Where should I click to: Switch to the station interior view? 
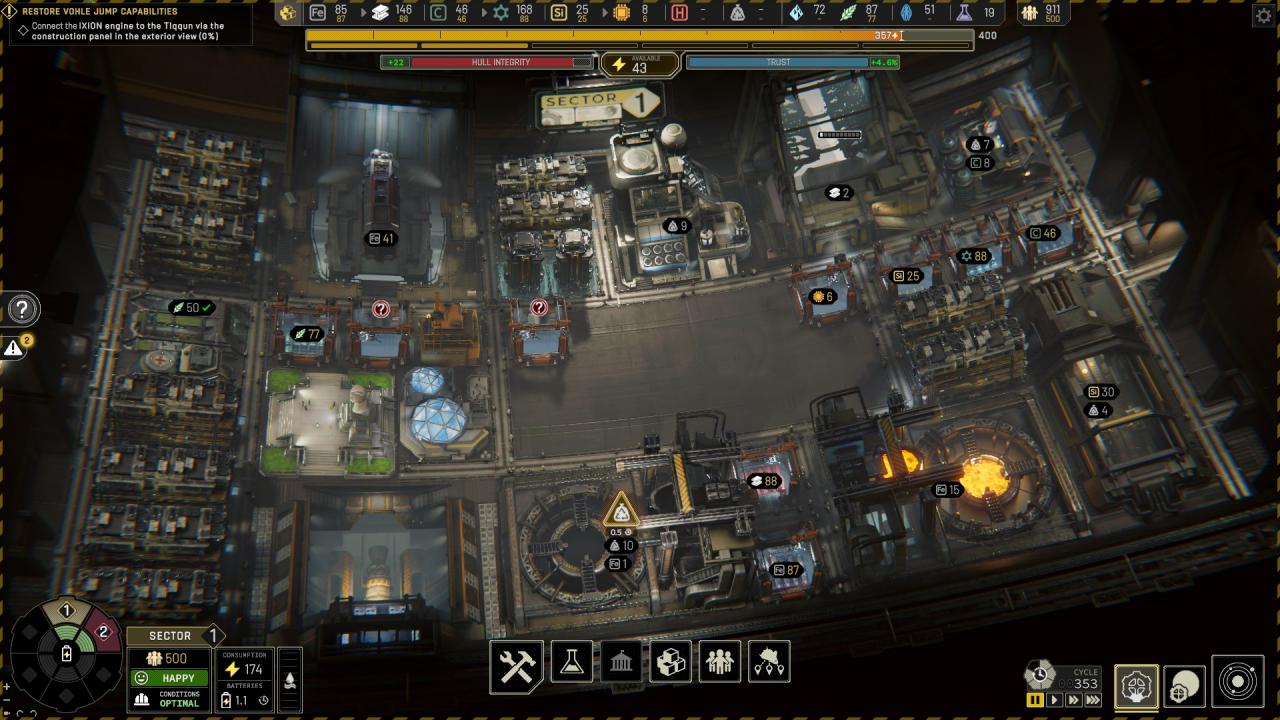point(1136,686)
